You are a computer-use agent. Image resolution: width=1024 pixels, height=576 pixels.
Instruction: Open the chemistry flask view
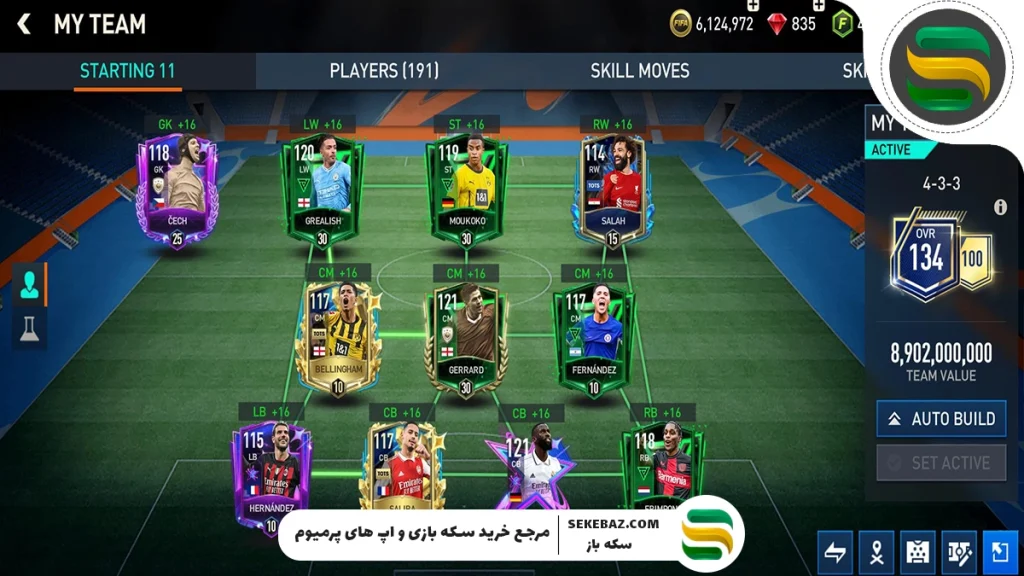[29, 327]
